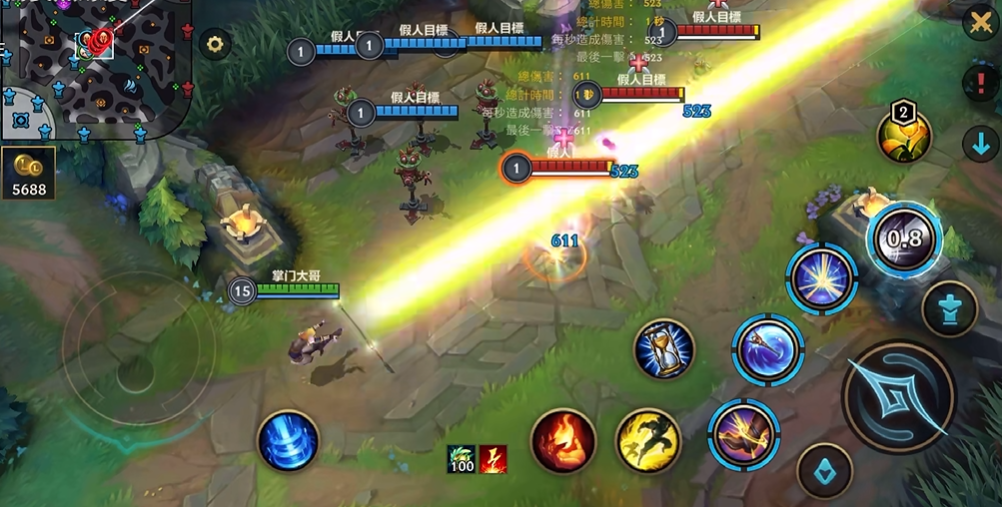
Task: Select the blue down-arrow button
Action: (980, 143)
